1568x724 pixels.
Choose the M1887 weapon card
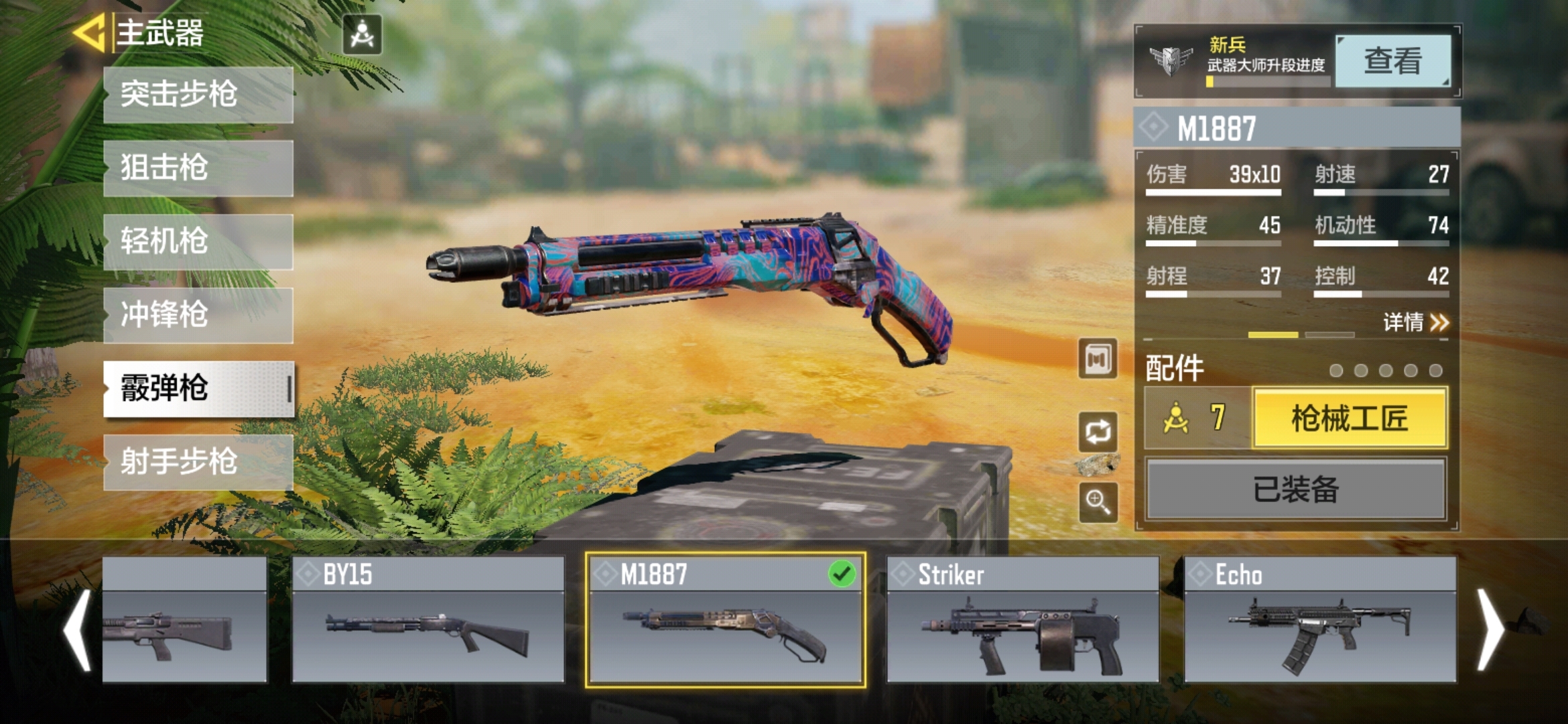pos(725,619)
